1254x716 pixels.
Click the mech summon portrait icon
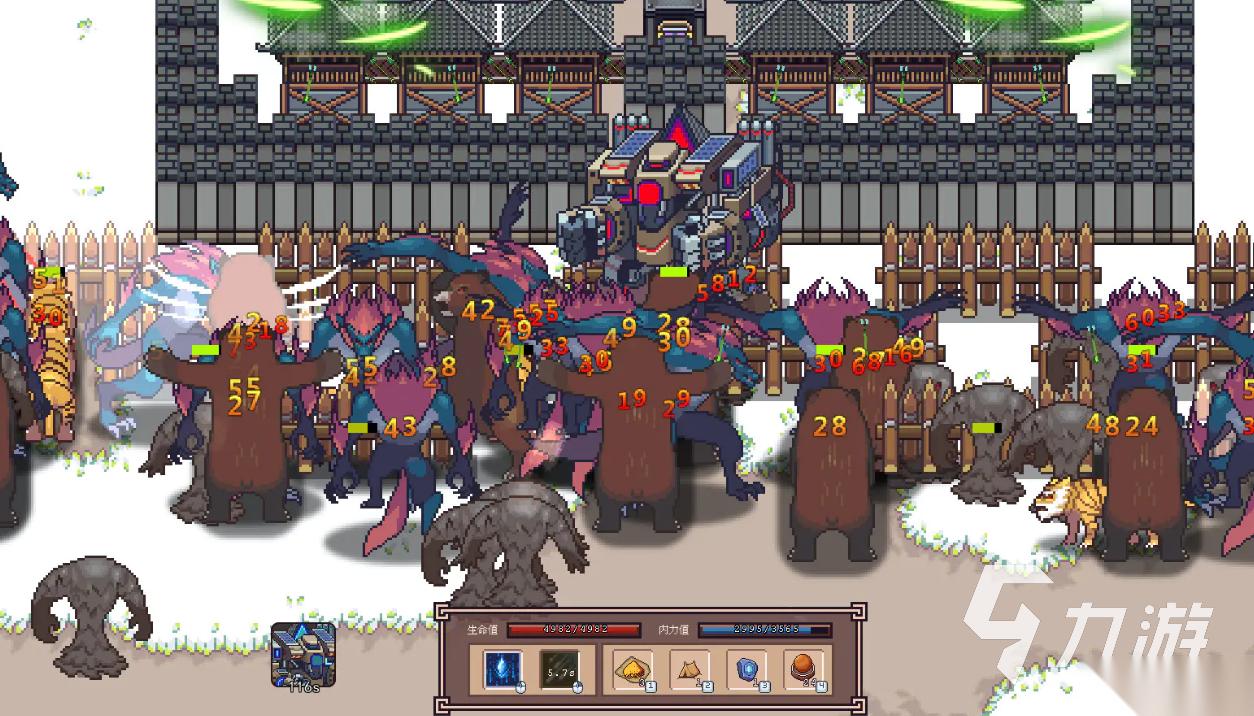(303, 654)
